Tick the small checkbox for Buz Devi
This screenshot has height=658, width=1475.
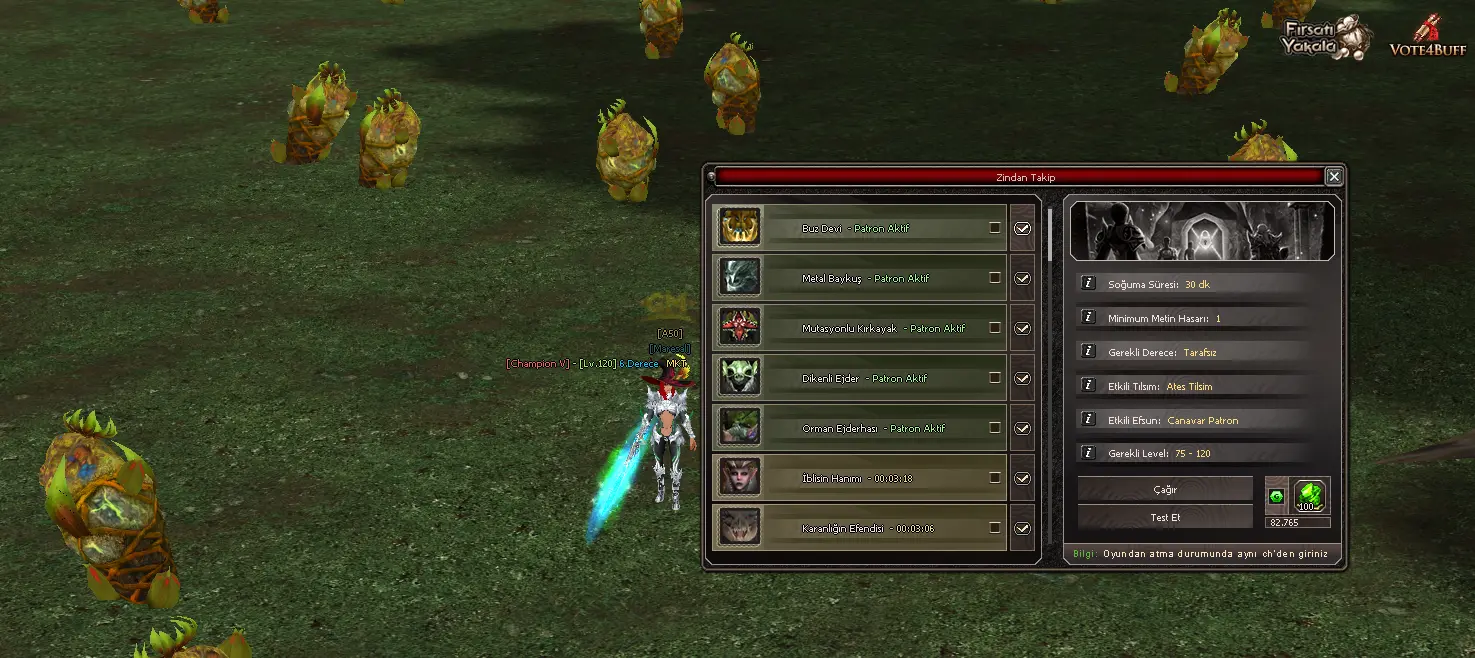tap(995, 227)
